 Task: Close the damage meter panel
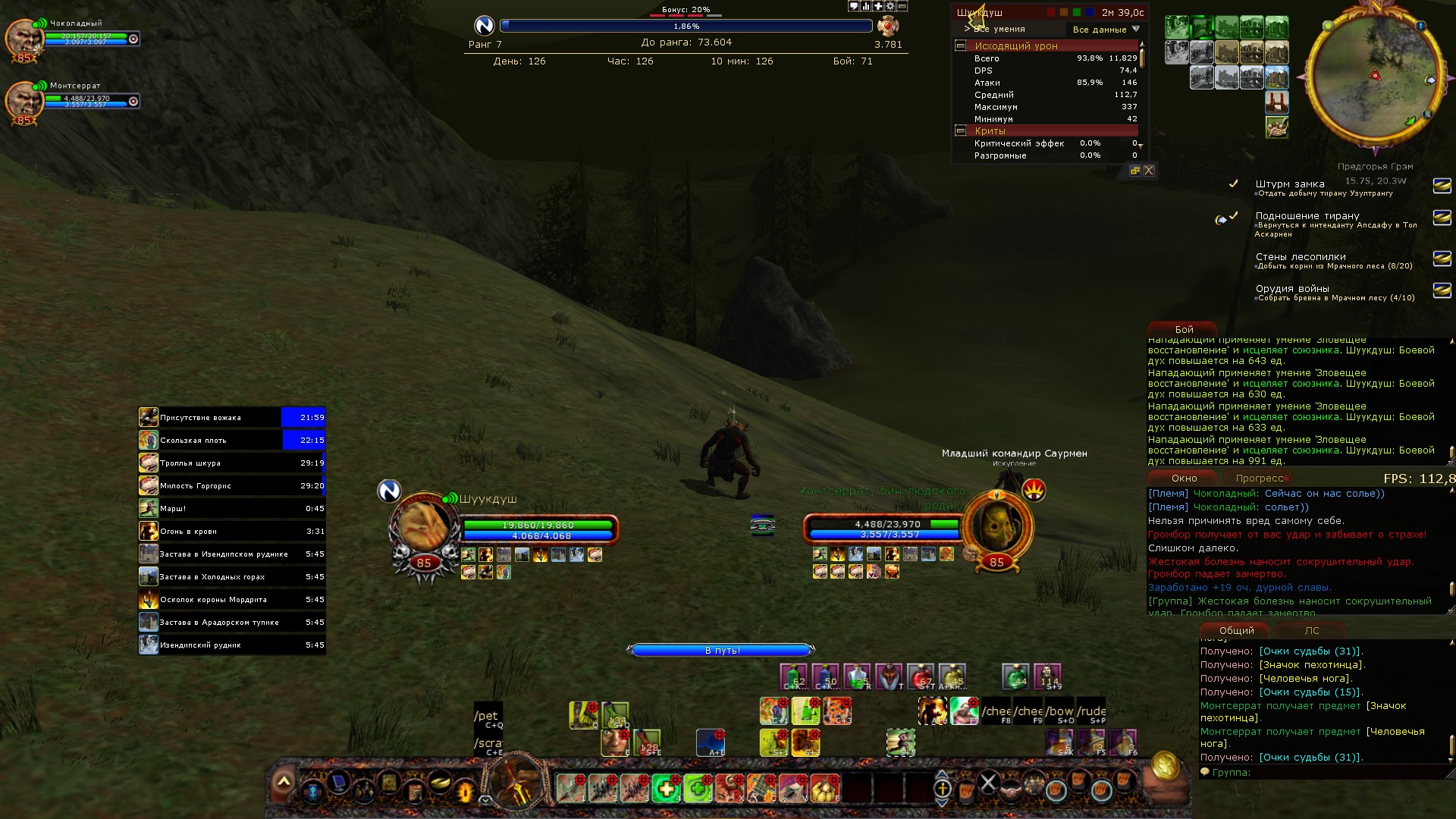coord(1149,171)
